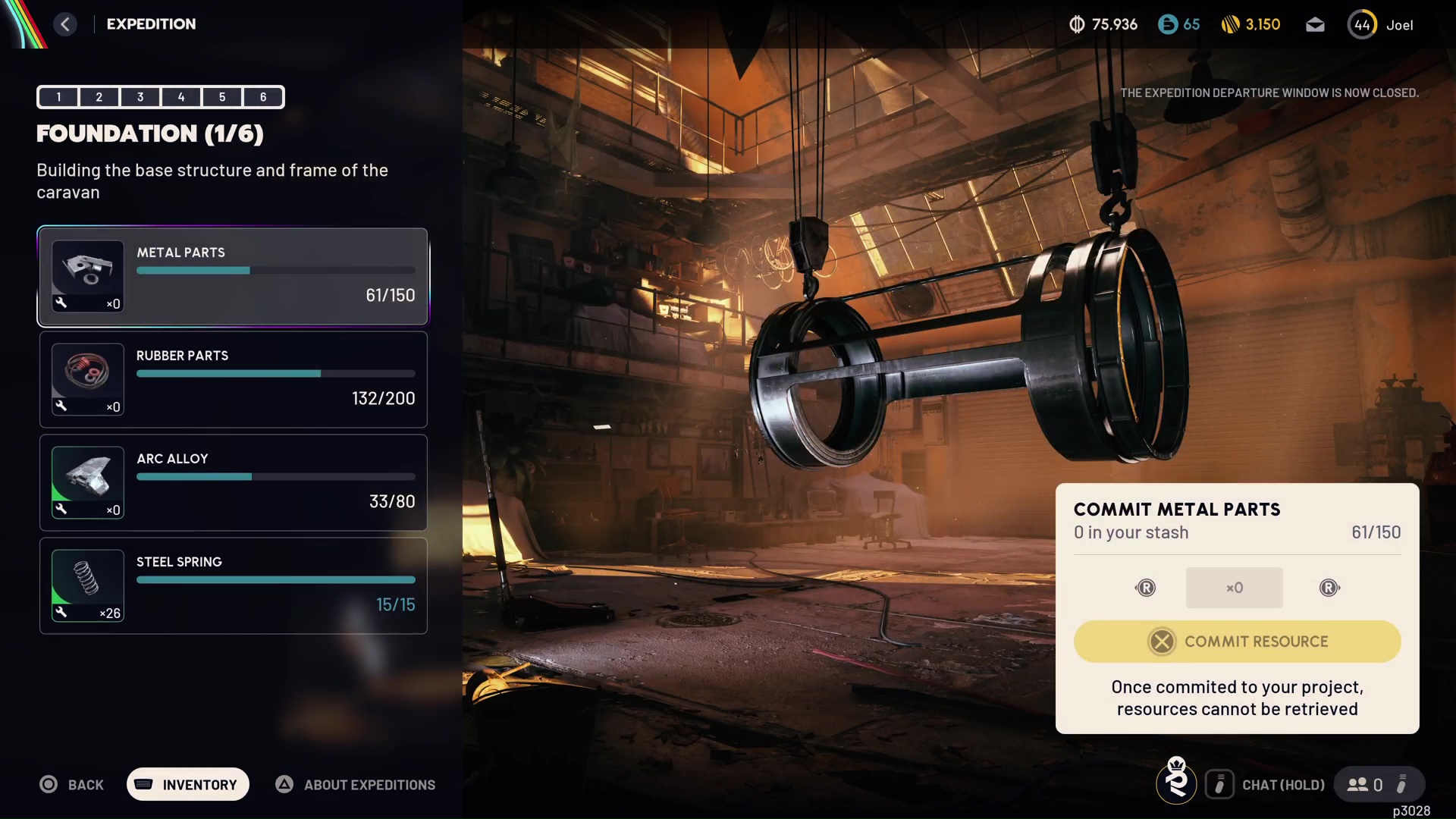The image size is (1456, 819).
Task: Click the emote character icon
Action: click(x=1176, y=781)
